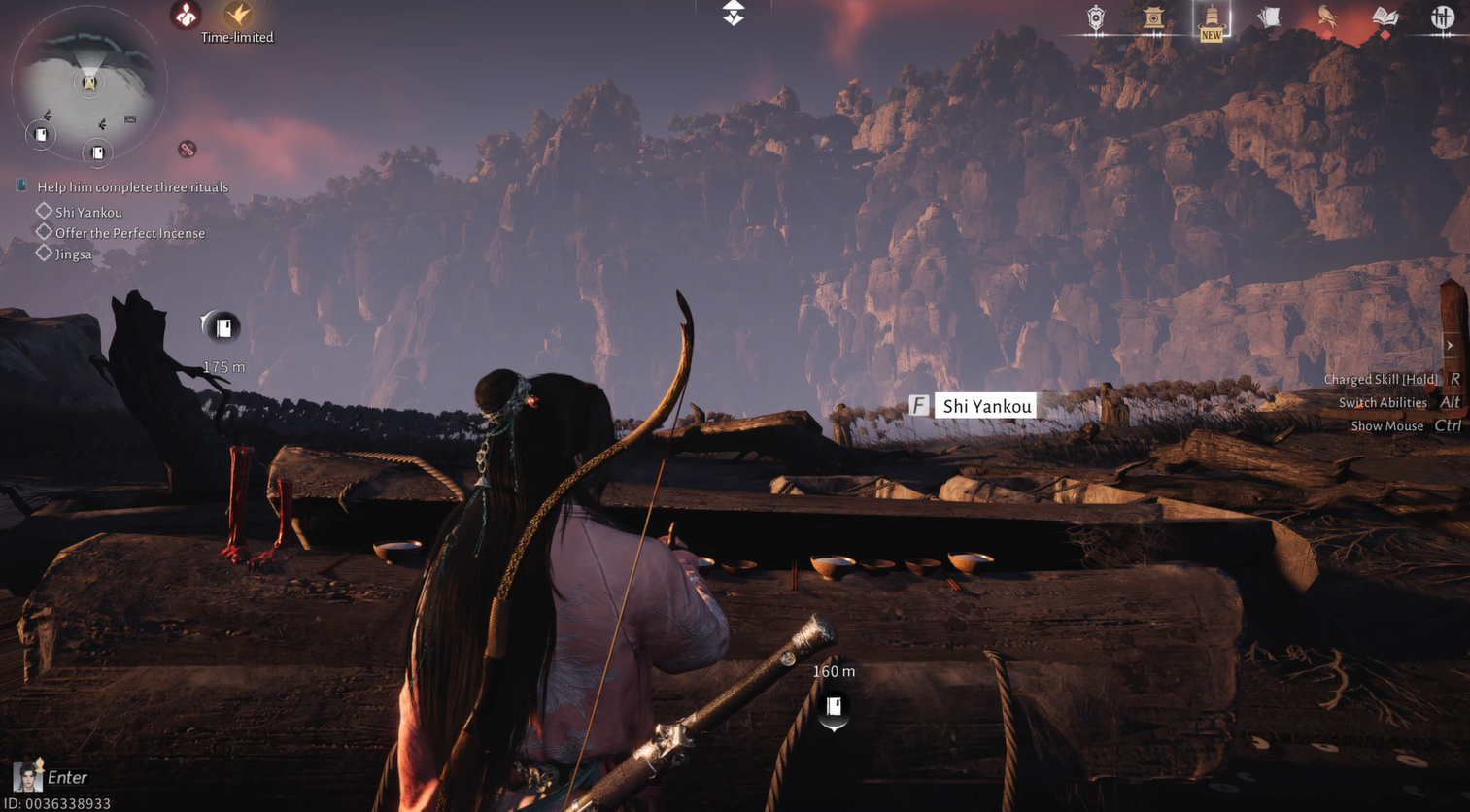The width and height of the screenshot is (1470, 812).
Task: Open the round main menu icon
Action: coord(1442,17)
